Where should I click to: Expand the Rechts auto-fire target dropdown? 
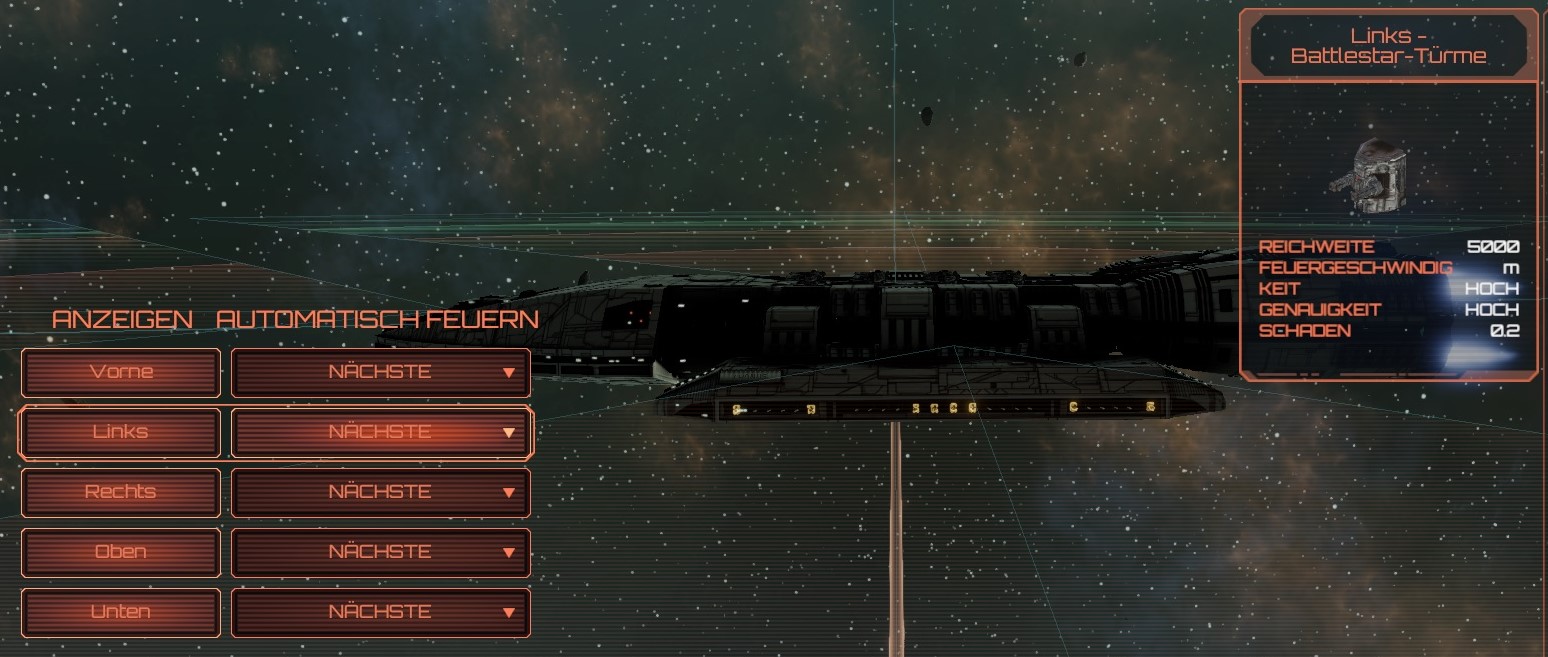coord(381,492)
